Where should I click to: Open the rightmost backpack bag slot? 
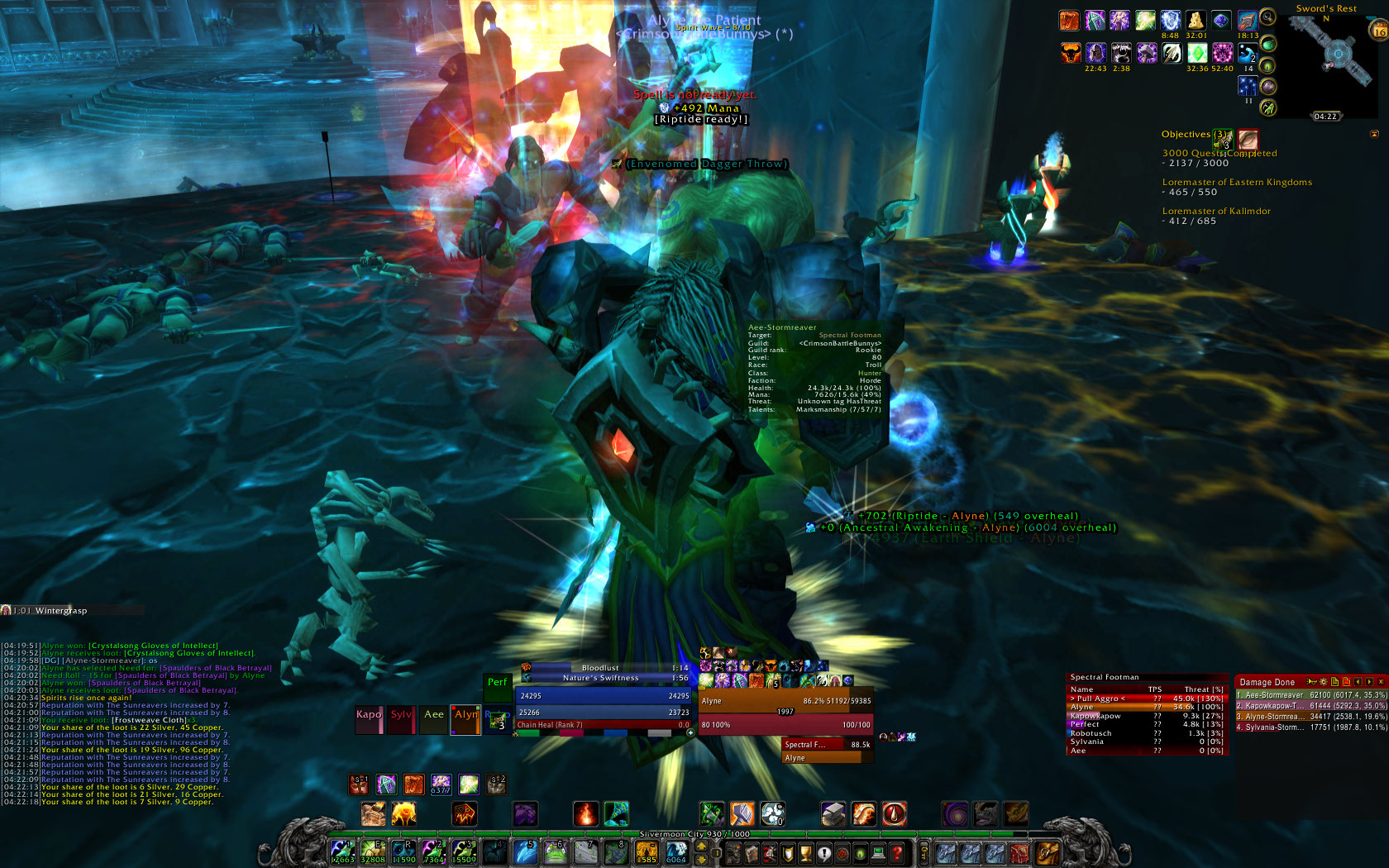1046,852
